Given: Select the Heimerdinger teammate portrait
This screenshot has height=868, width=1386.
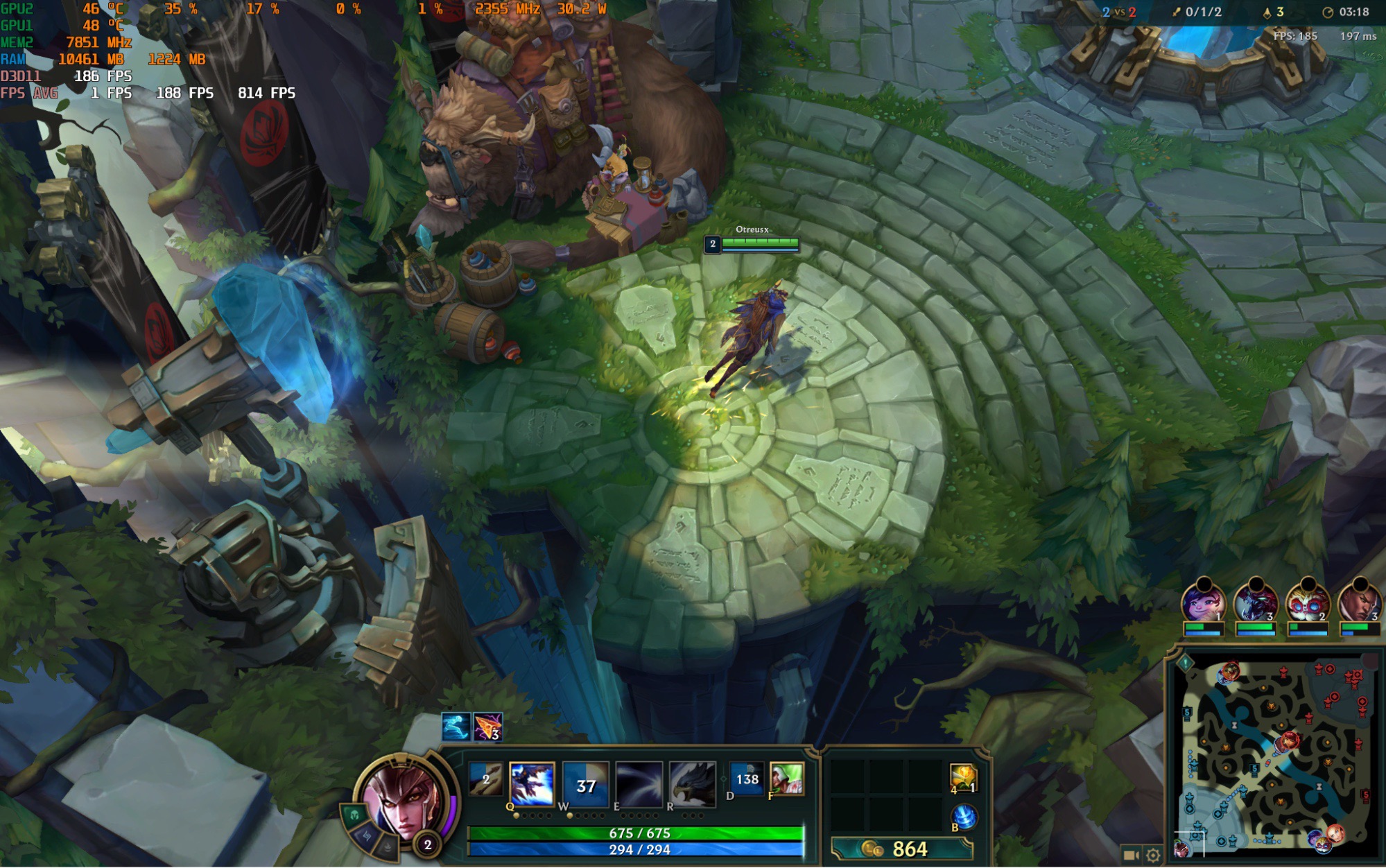Looking at the screenshot, I should coord(1307,603).
